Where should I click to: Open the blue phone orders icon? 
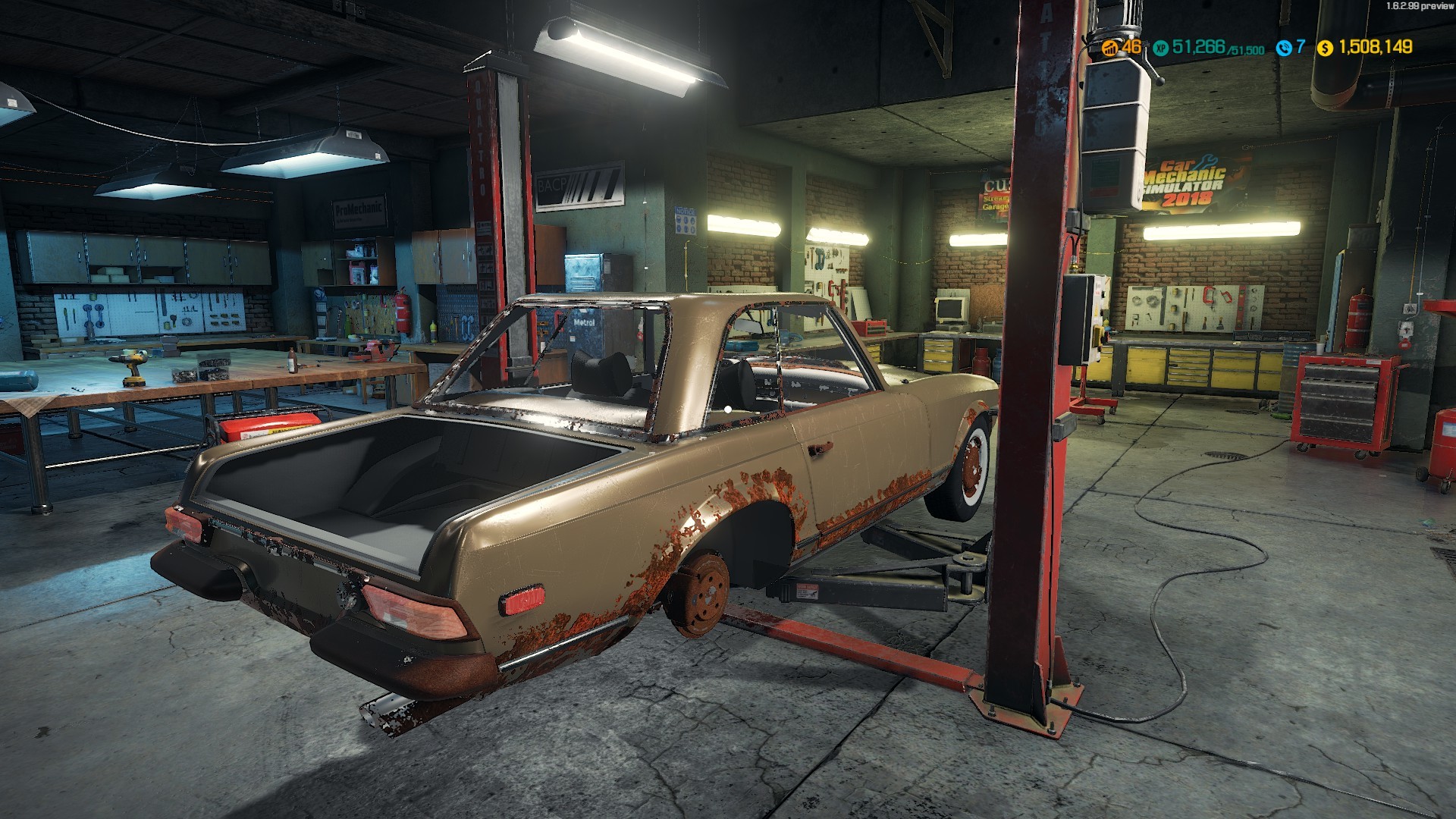pos(1285,48)
